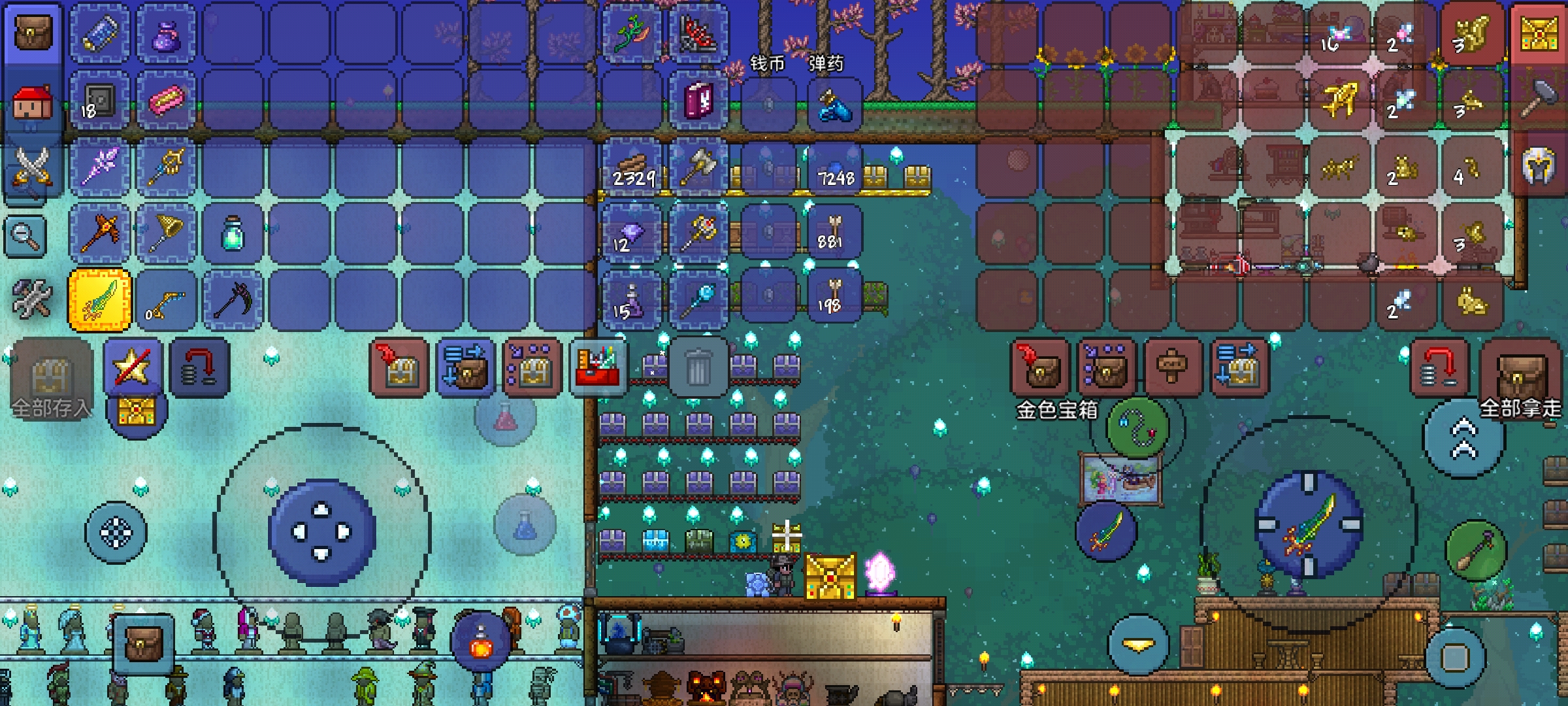
Task: Open the housing menu with the red-roofed house icon
Action: (x=31, y=105)
